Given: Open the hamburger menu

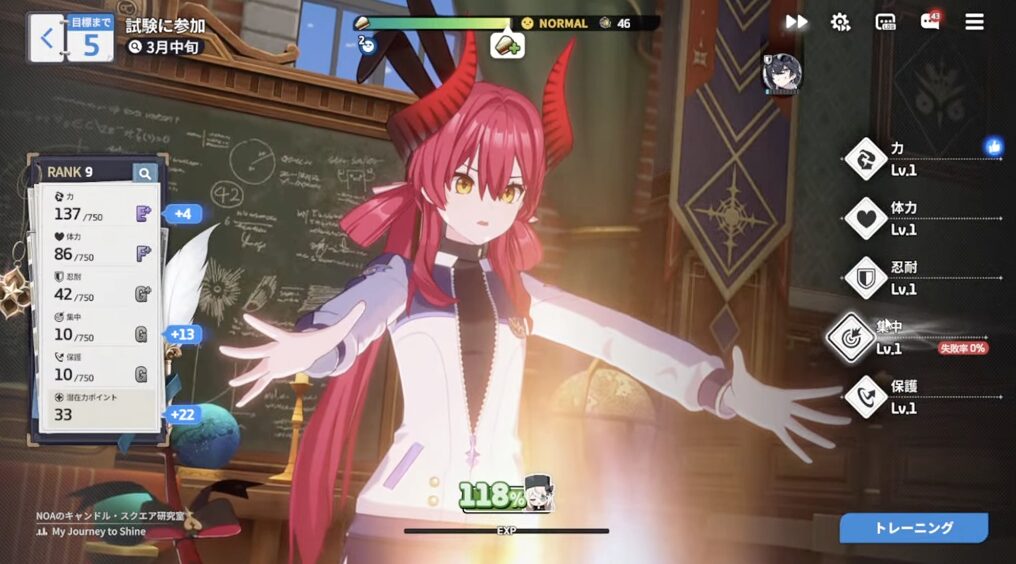Looking at the screenshot, I should tap(974, 22).
